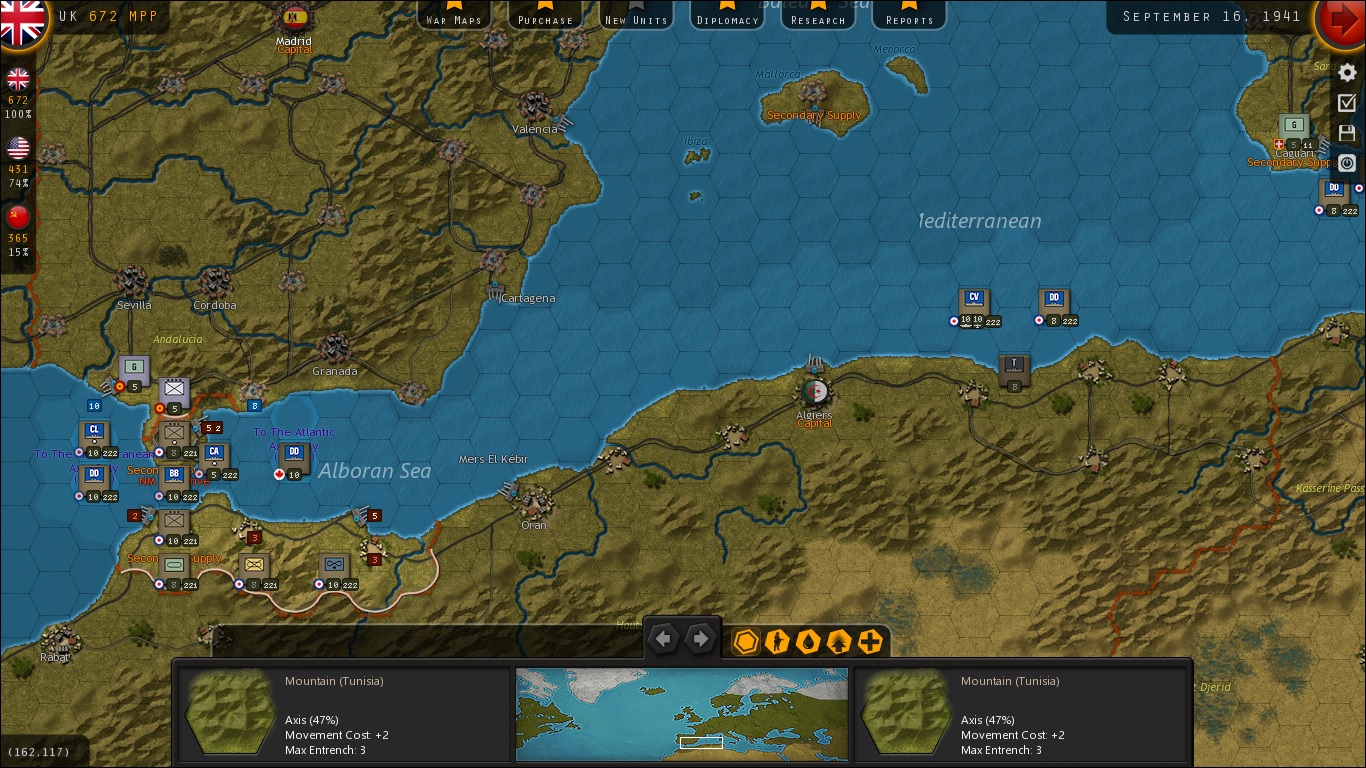Open the Reports menu

(909, 17)
